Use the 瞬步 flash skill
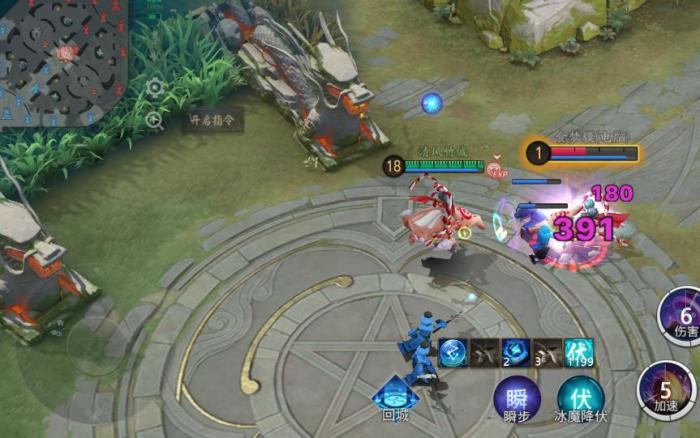 pyautogui.click(x=516, y=397)
